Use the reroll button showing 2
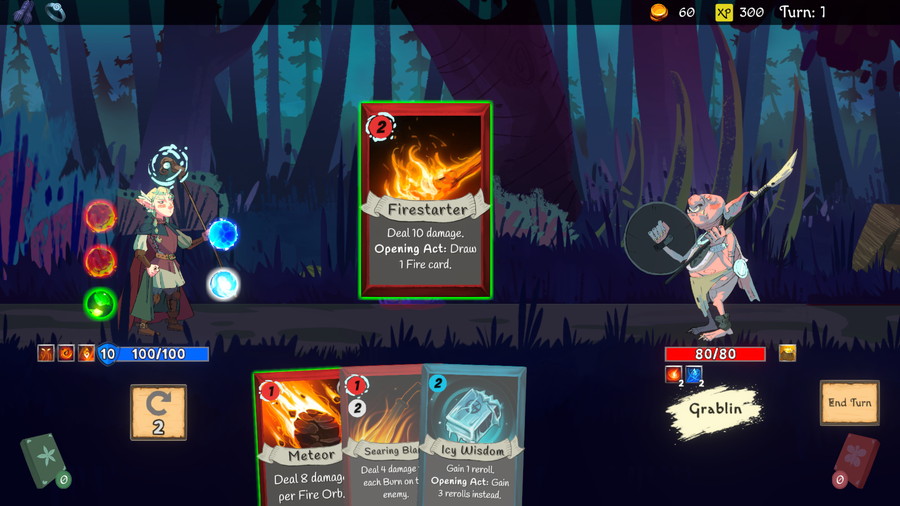 [x=158, y=411]
